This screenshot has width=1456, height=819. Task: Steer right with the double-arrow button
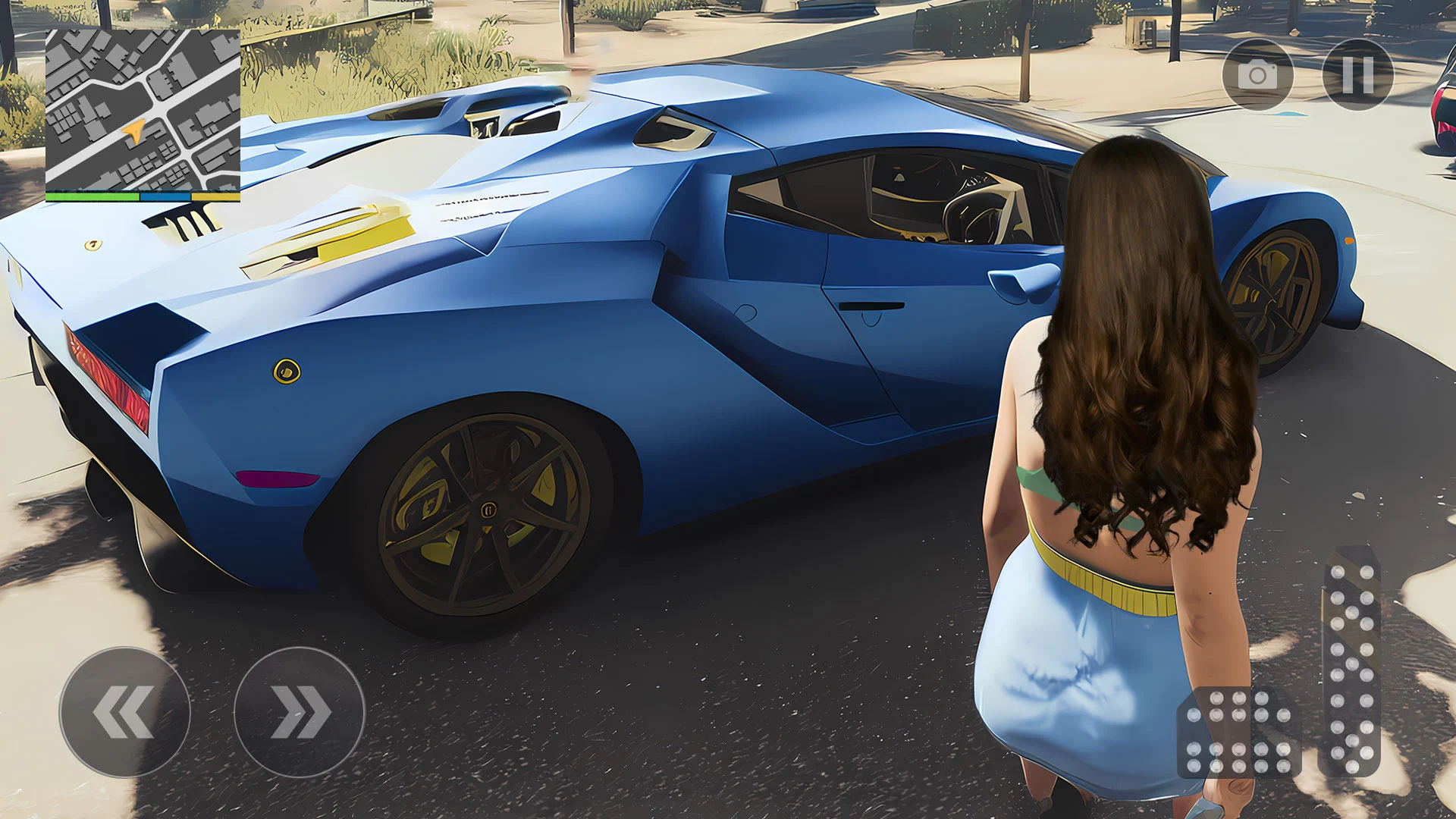pyautogui.click(x=300, y=712)
